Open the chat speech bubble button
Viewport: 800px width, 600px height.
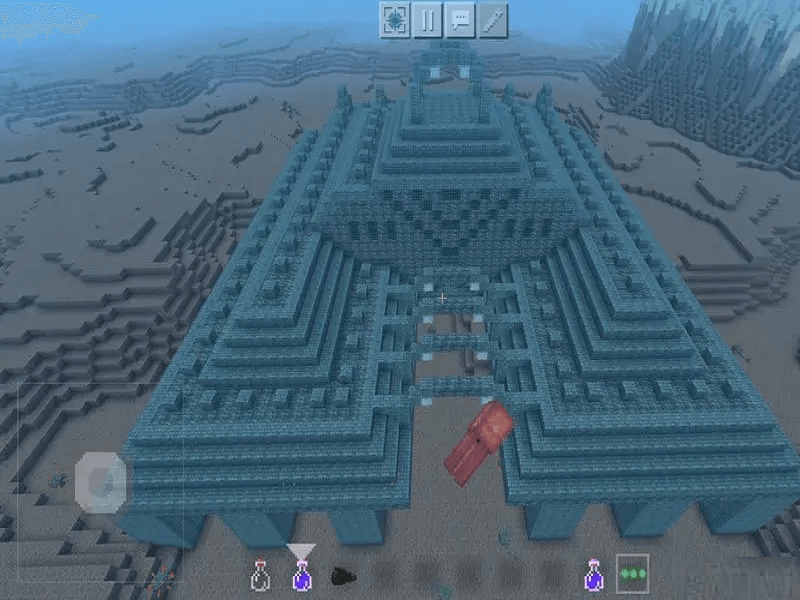[460, 19]
